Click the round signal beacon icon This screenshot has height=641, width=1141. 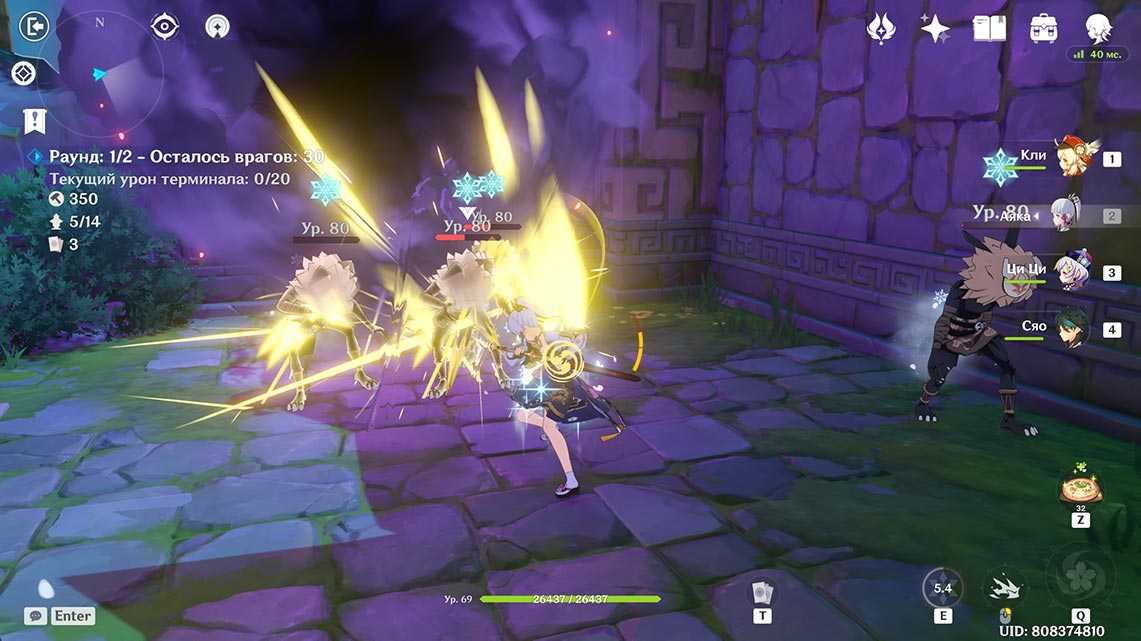tap(216, 27)
